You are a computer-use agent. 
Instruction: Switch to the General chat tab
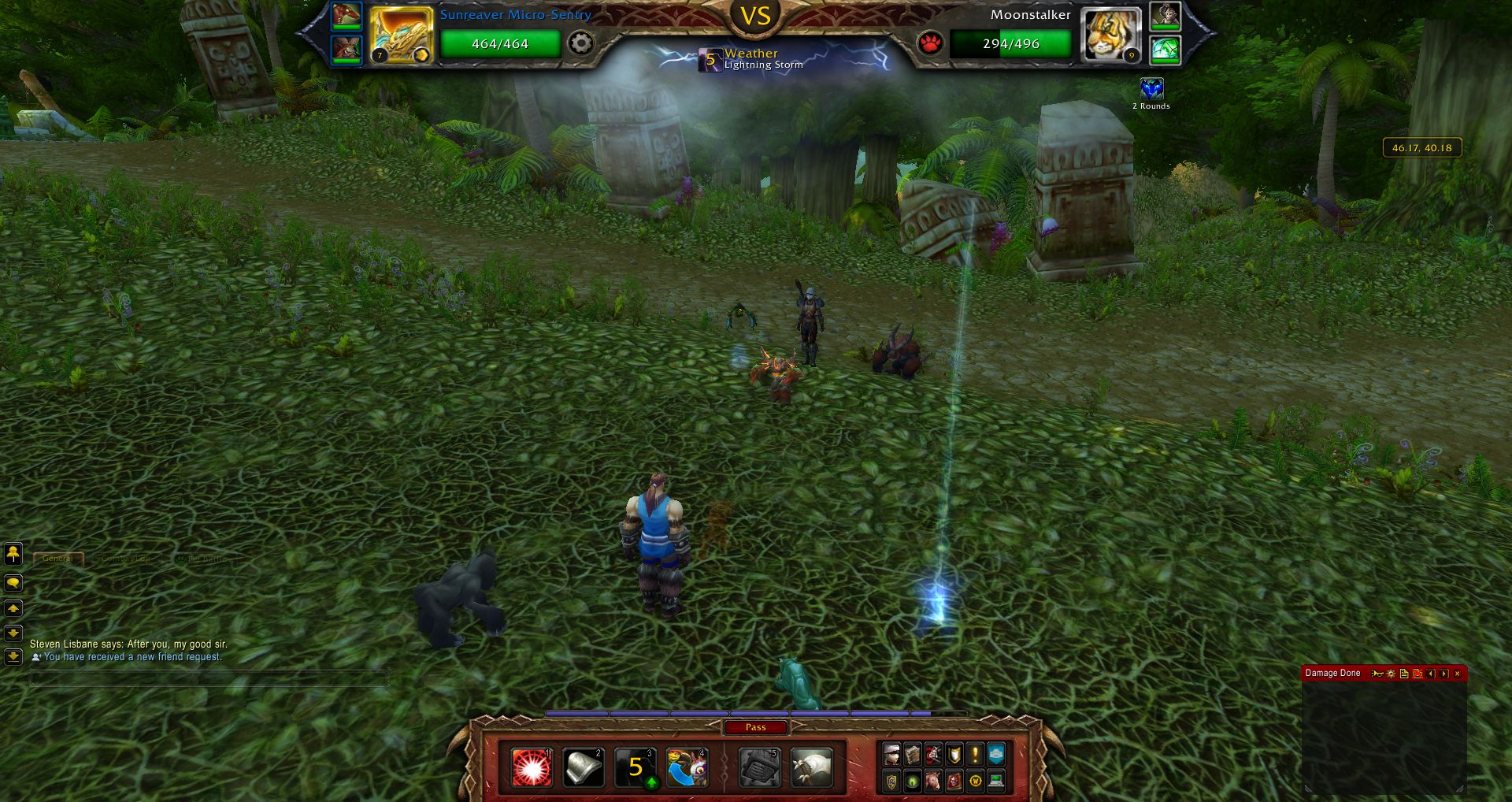pyautogui.click(x=58, y=559)
